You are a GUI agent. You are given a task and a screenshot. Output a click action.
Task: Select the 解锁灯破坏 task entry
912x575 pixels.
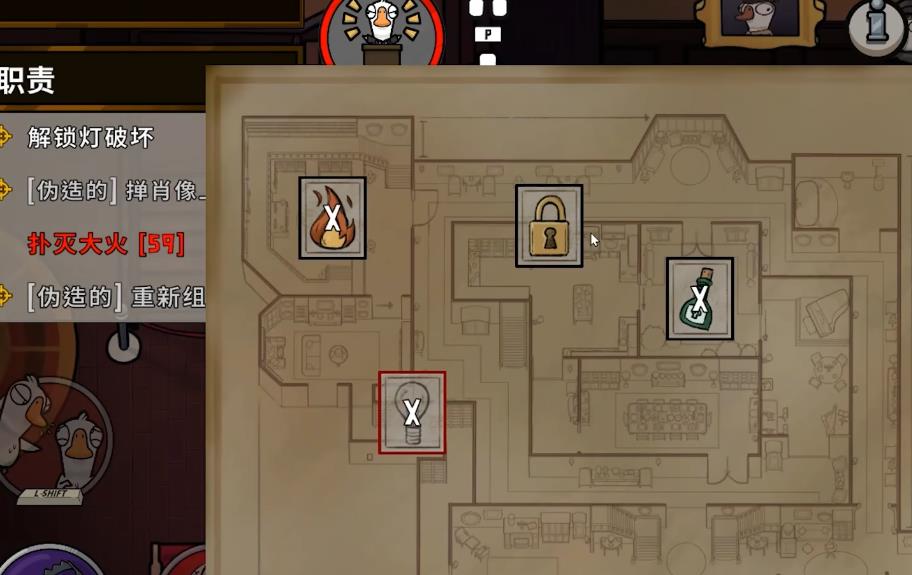pyautogui.click(x=91, y=137)
